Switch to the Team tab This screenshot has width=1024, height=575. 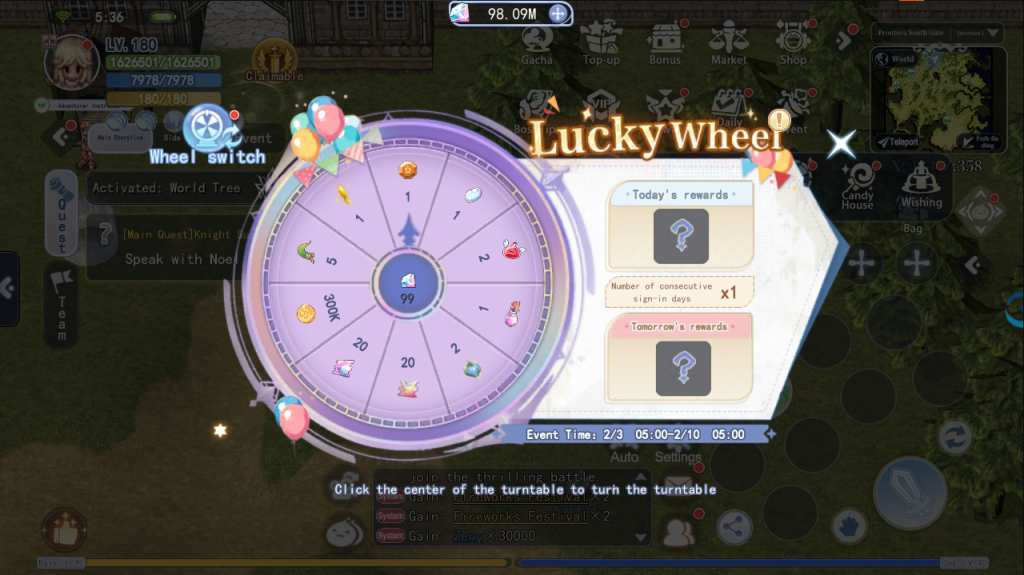[61, 305]
